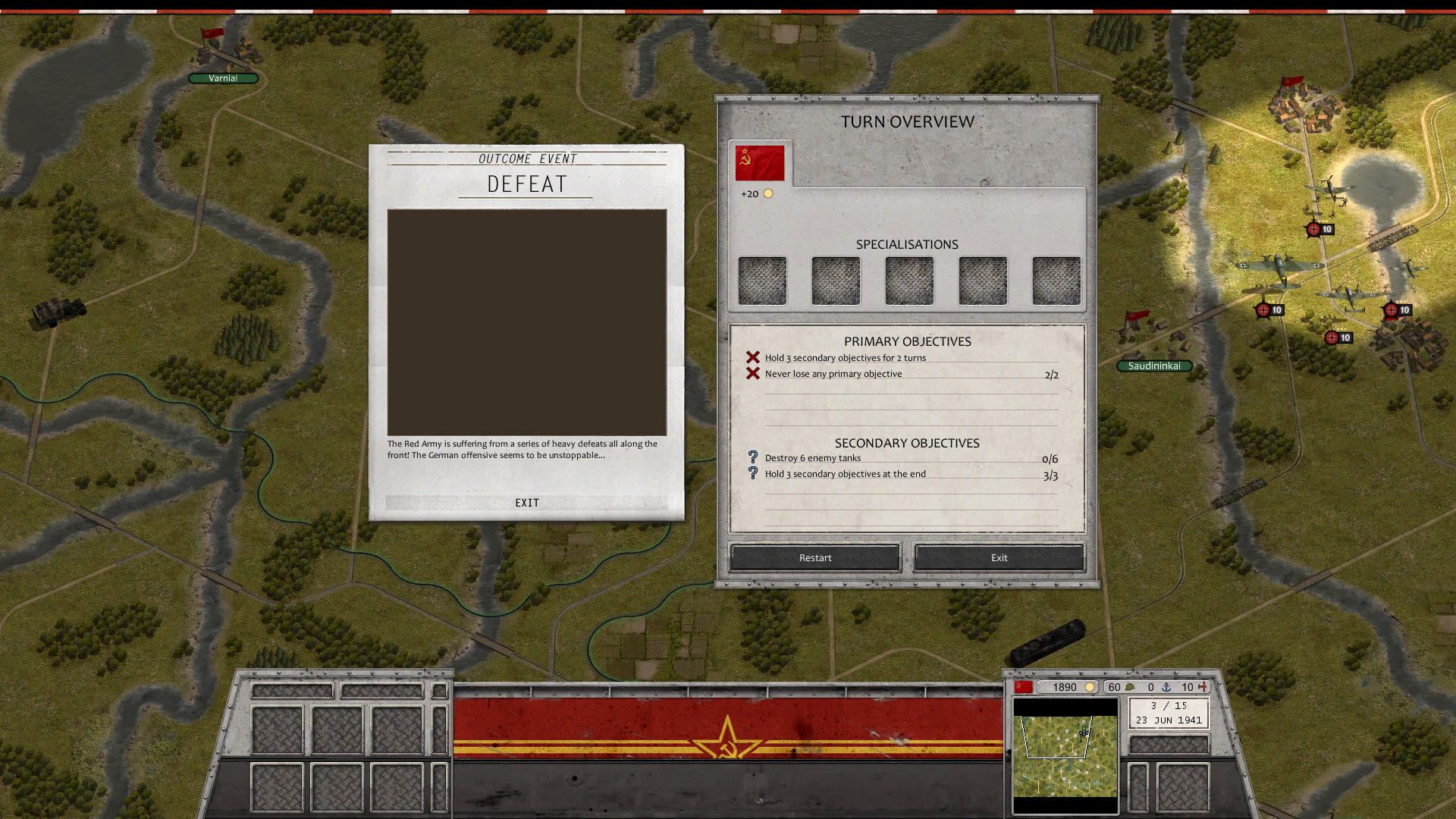Click the coin icon beside +20 prestige reward
Screen dimensions: 1456x819
coord(769,193)
